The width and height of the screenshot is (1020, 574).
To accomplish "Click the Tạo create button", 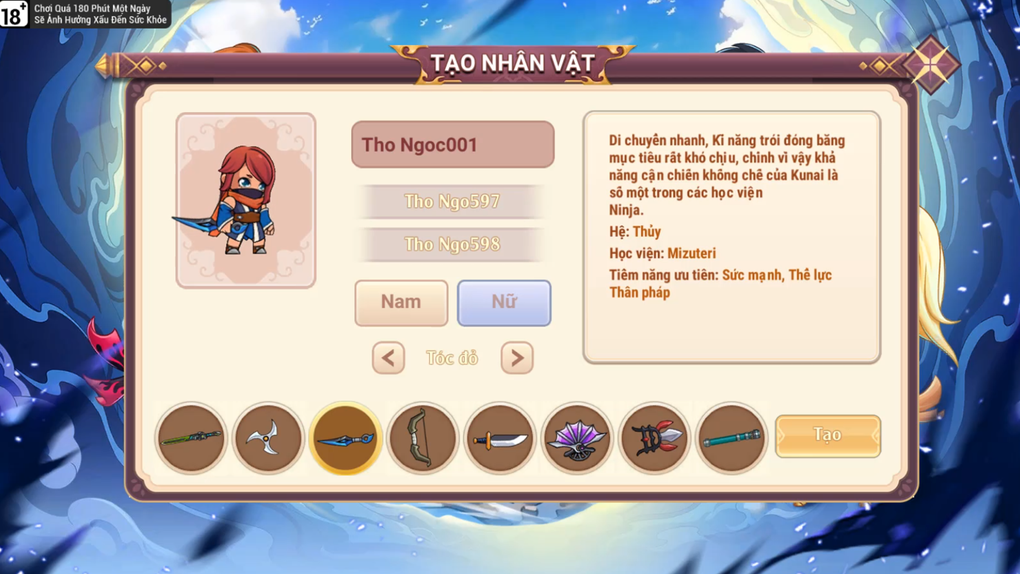I will pos(827,436).
